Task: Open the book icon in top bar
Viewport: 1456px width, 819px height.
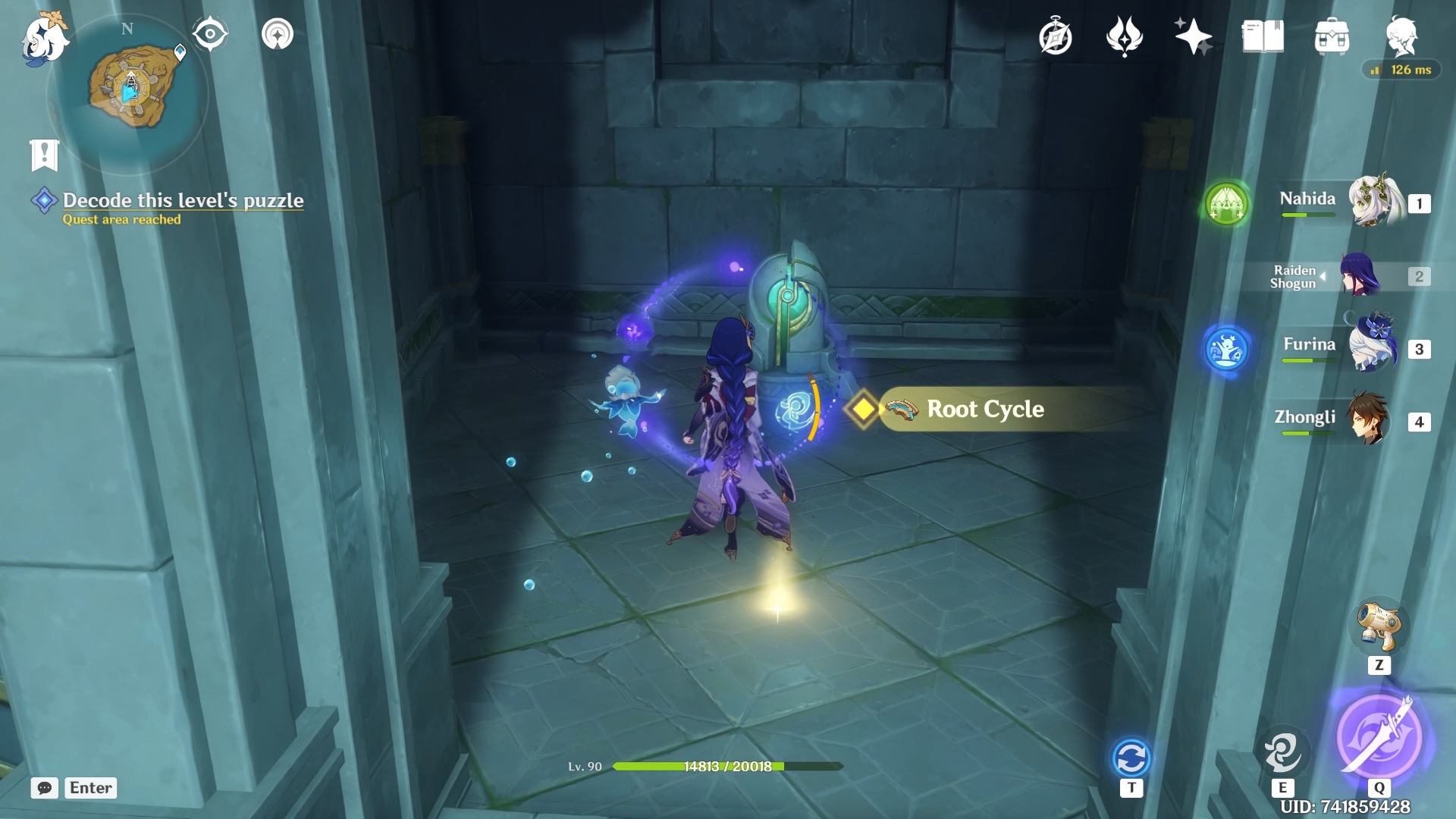Action: [1263, 36]
